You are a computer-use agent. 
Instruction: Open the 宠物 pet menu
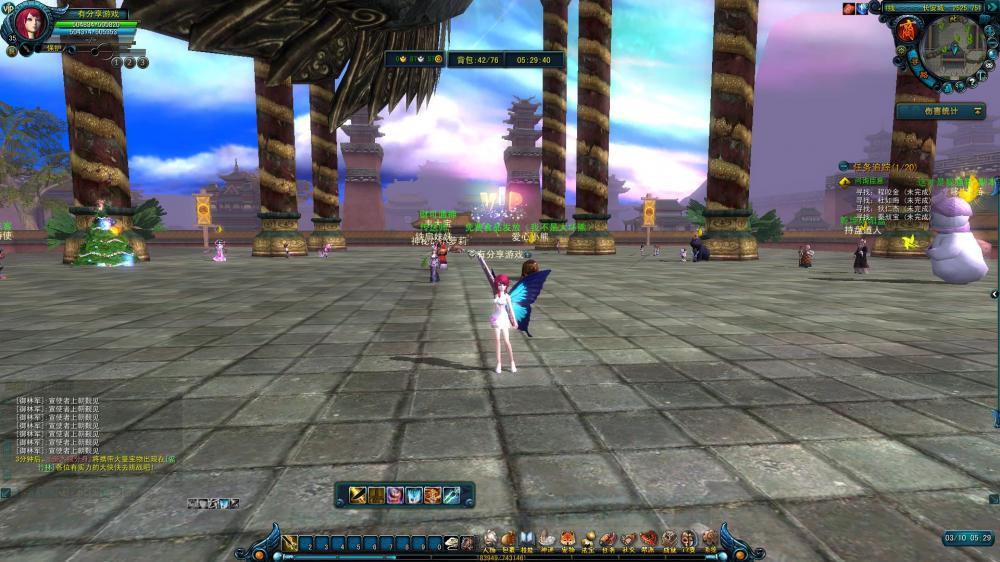(567, 541)
